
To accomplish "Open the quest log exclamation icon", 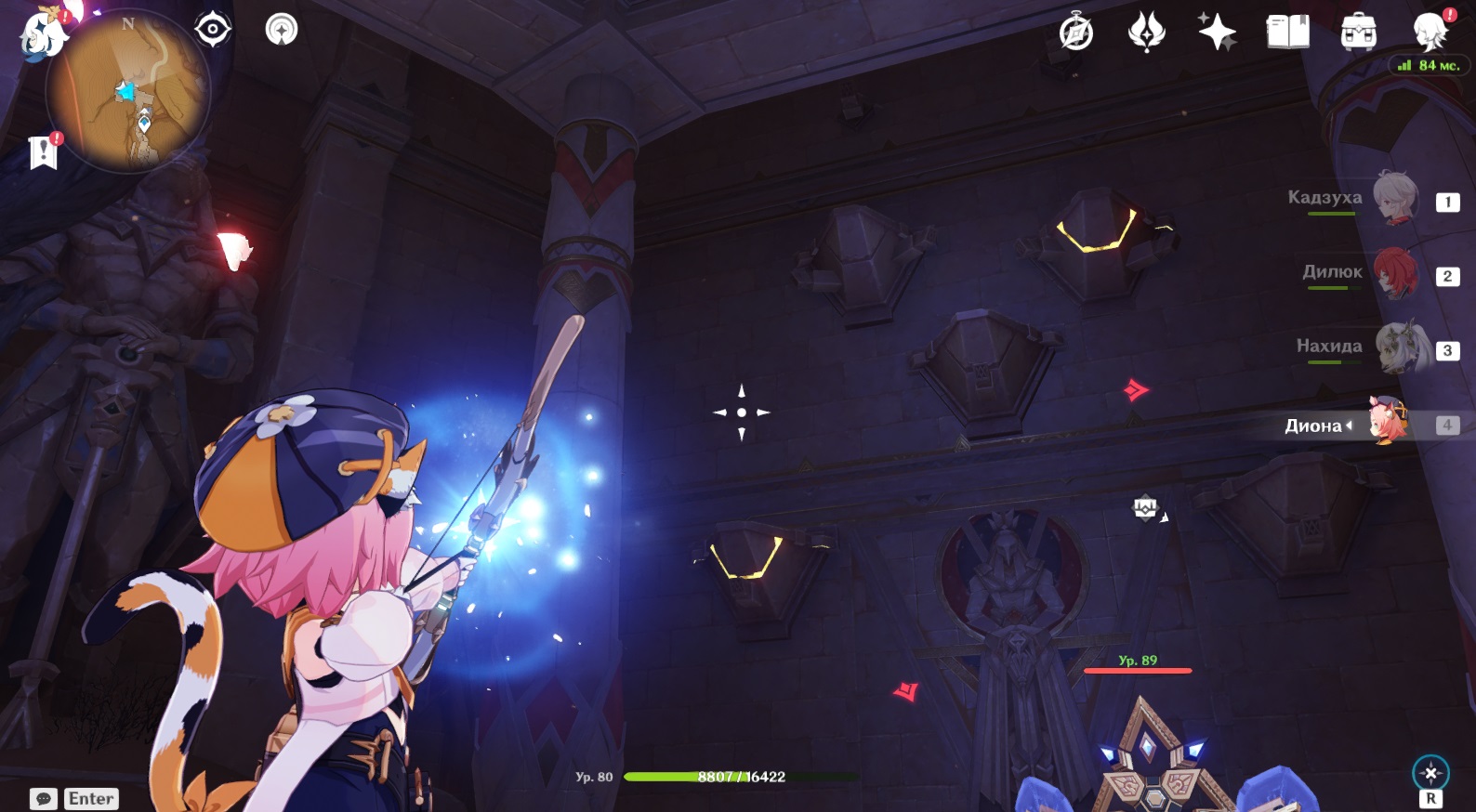I will coord(43,151).
